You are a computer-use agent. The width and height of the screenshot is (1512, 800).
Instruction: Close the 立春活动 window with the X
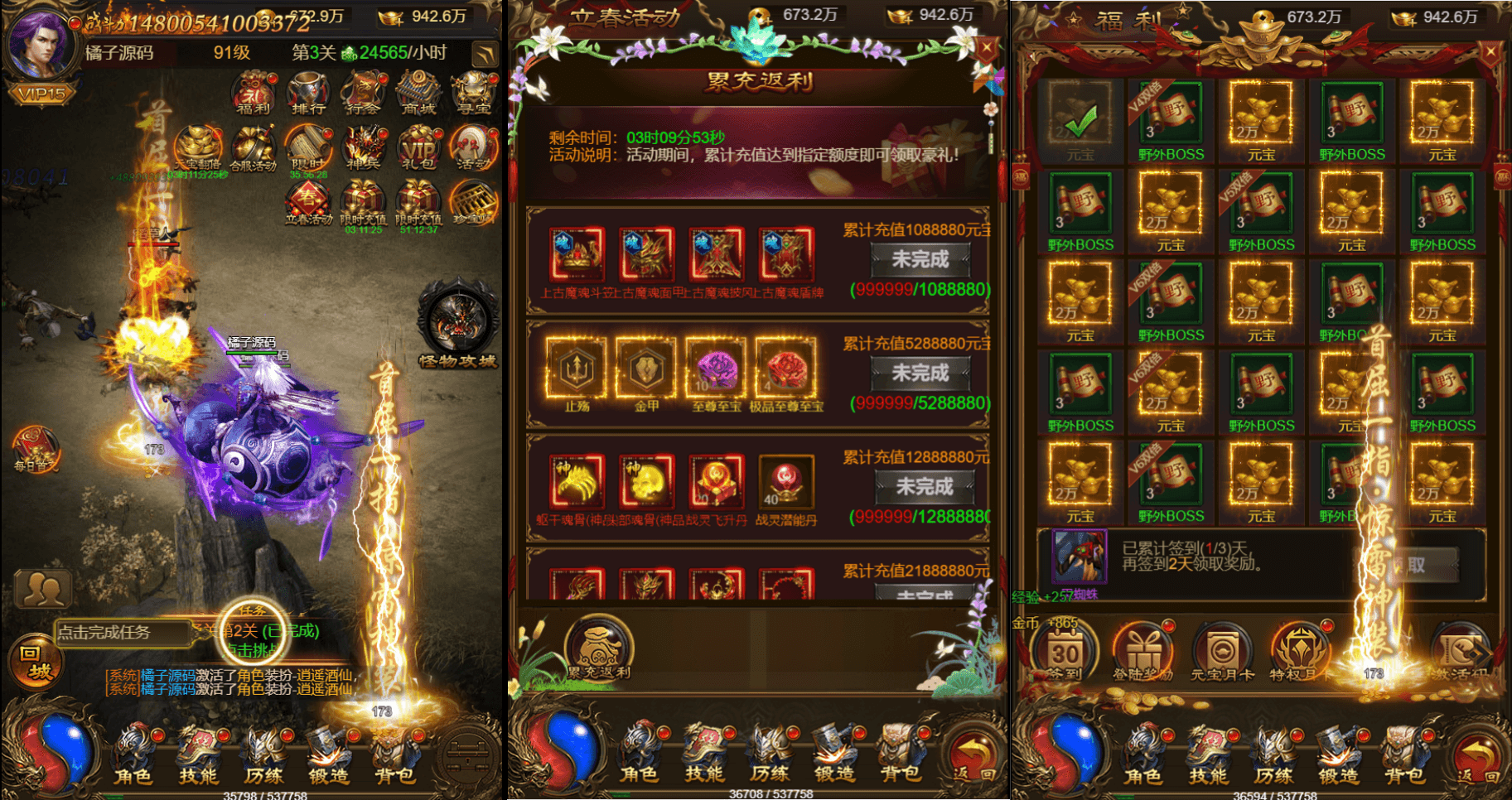click(x=986, y=46)
